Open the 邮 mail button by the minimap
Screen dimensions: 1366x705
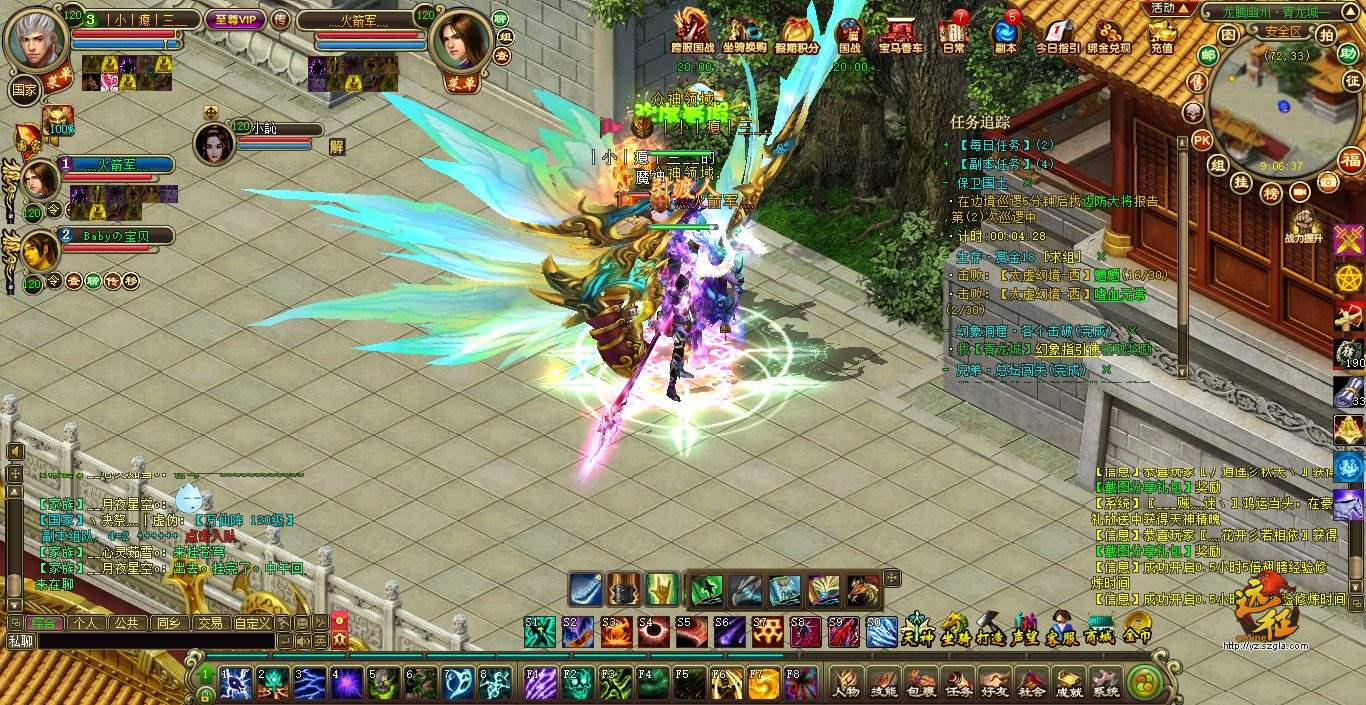(x=1208, y=56)
